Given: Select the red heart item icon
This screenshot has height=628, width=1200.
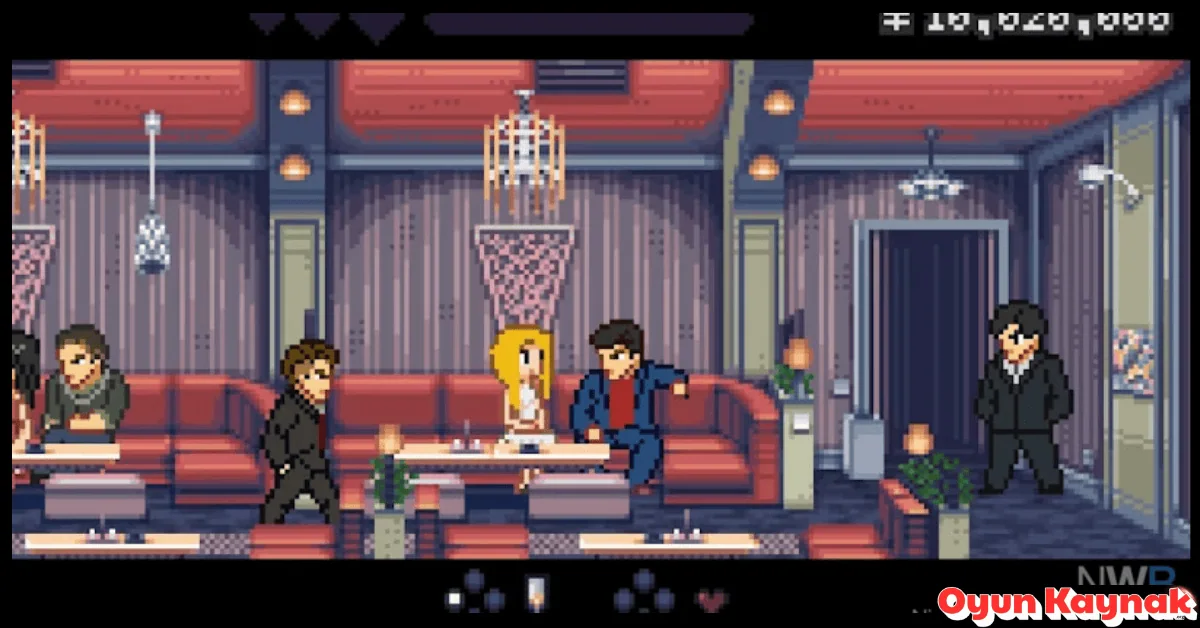Looking at the screenshot, I should tap(712, 600).
